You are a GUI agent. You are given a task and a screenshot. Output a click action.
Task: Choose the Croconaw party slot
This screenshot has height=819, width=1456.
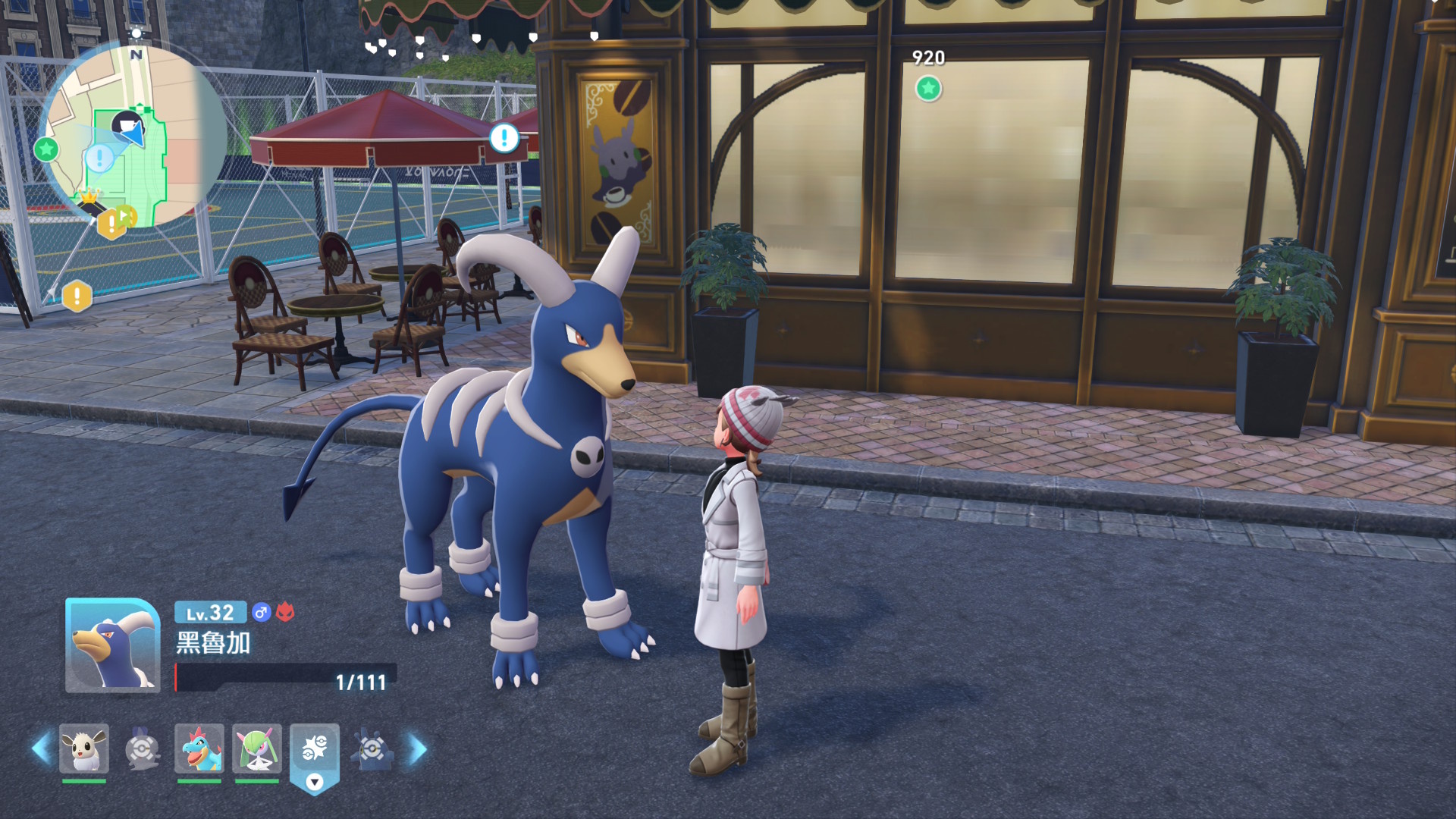pyautogui.click(x=199, y=748)
